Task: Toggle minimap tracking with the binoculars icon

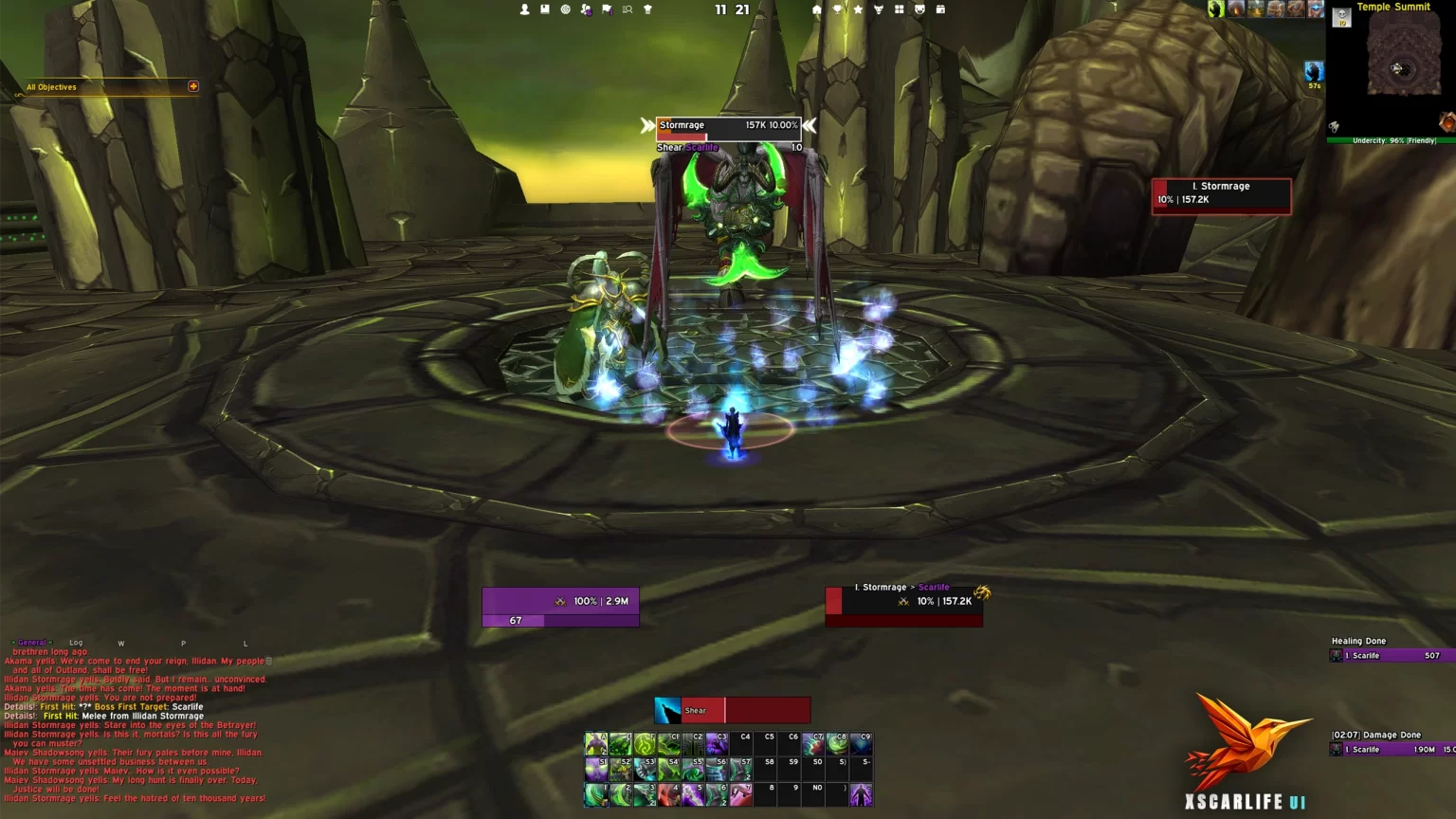Action: pyautogui.click(x=1334, y=127)
